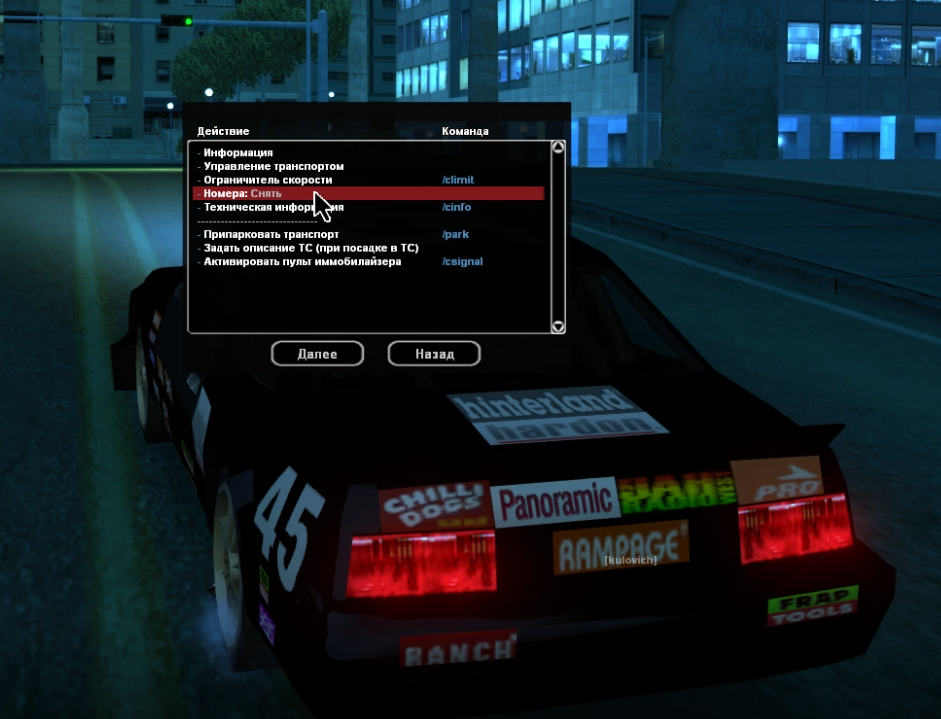Image resolution: width=941 pixels, height=719 pixels.
Task: Activate Активировать пульт иммобилайзера entry
Action: (x=302, y=262)
